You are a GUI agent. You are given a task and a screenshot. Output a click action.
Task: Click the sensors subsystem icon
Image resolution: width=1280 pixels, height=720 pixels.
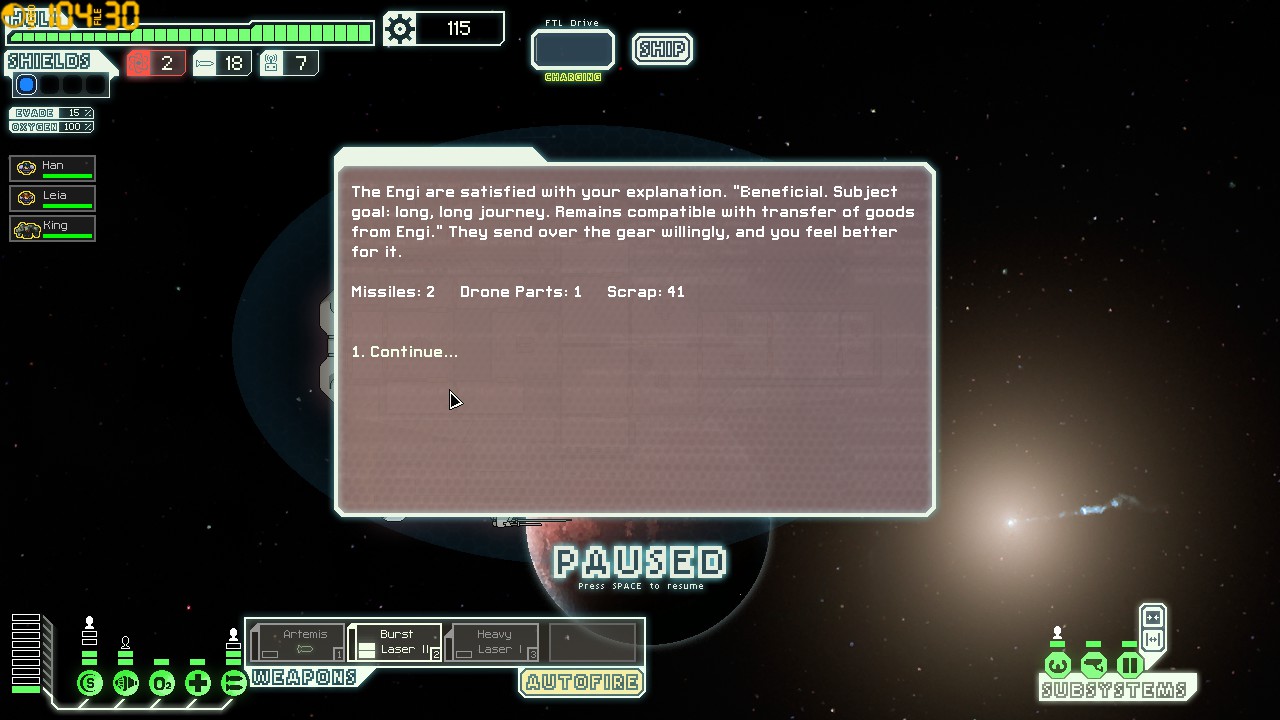pyautogui.click(x=1094, y=665)
